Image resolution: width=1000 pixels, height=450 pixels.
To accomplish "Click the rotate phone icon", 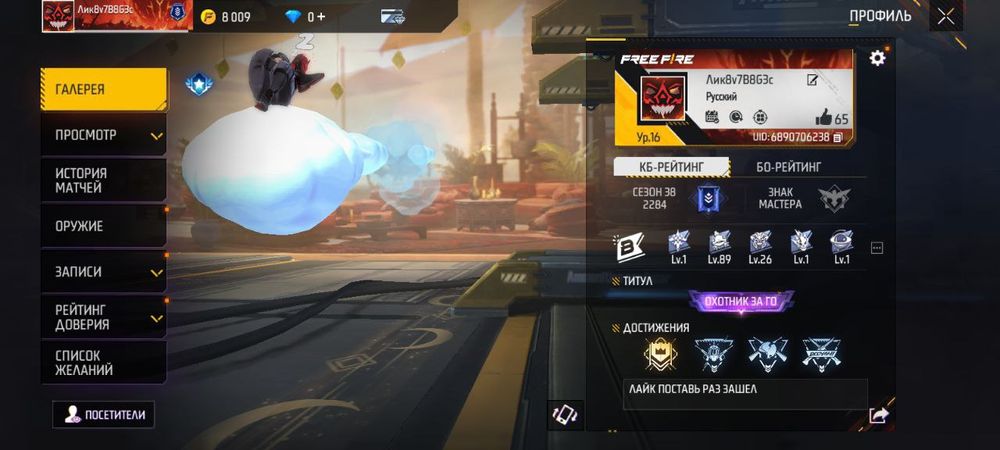I will pos(565,414).
